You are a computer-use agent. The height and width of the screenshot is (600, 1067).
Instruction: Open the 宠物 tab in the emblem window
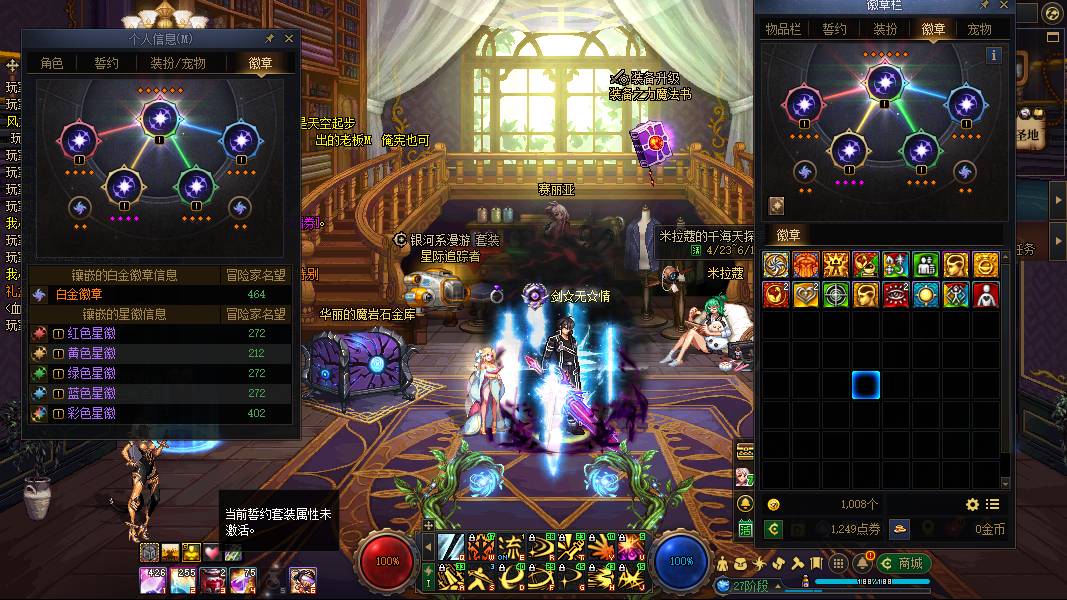click(979, 29)
